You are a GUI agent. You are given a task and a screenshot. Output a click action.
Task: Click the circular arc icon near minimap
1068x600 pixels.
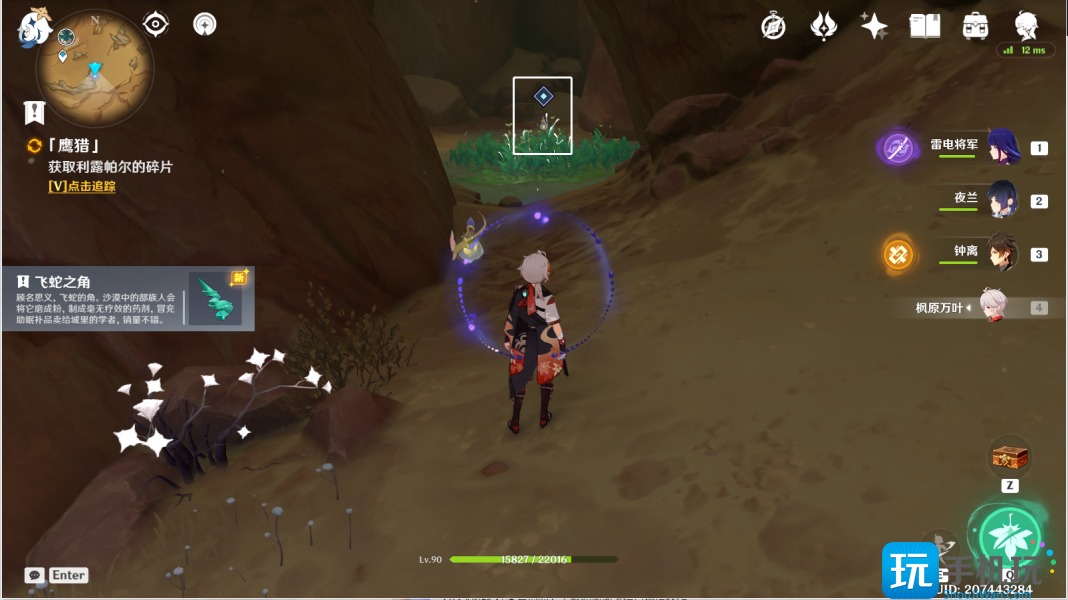(205, 24)
